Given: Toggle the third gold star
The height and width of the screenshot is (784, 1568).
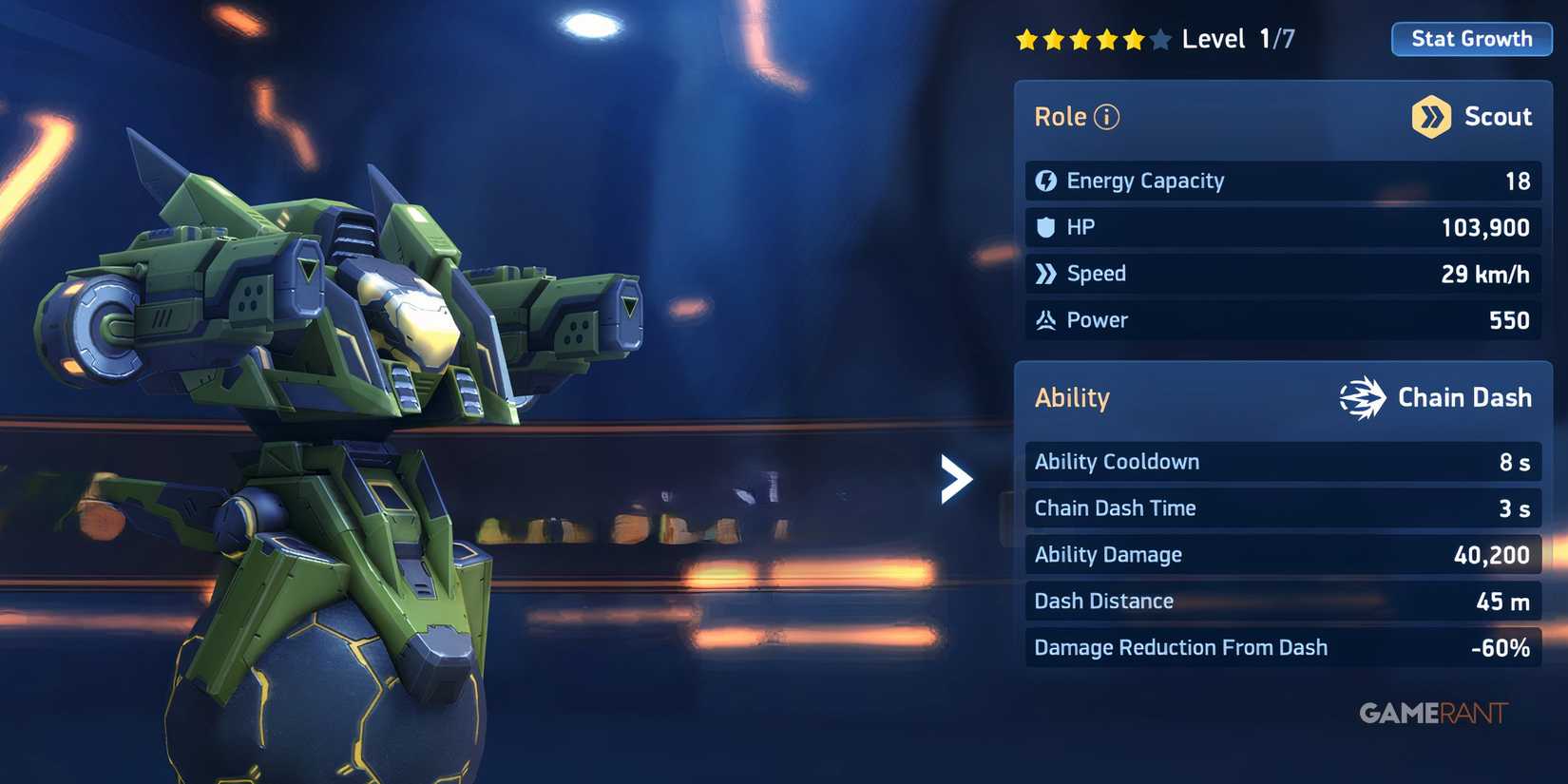Looking at the screenshot, I should point(1080,39).
